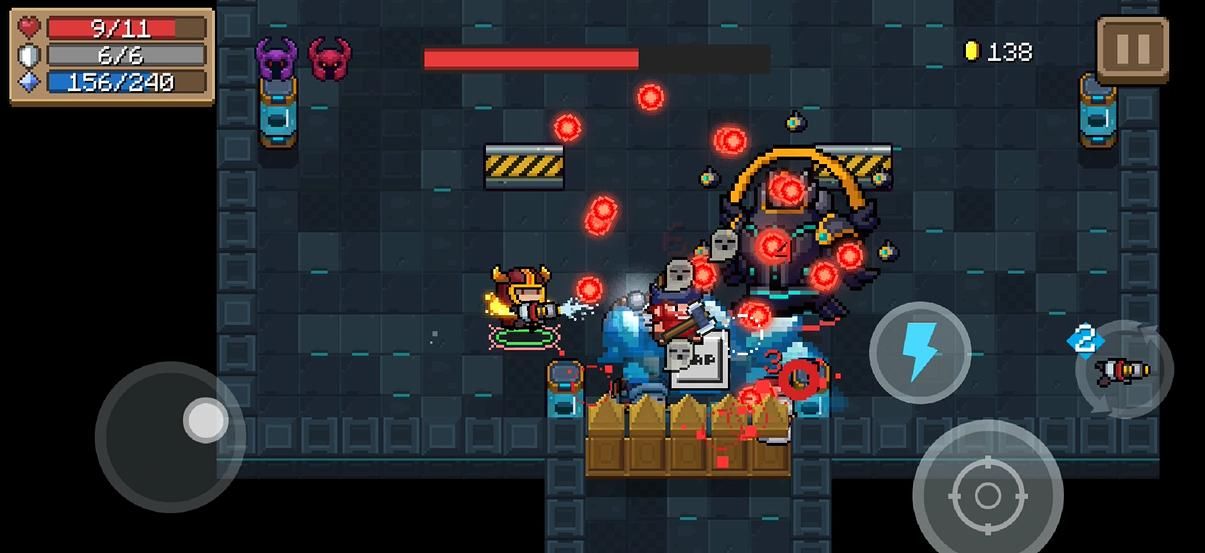Inspect the red horned demon buff icon
Image resolution: width=1205 pixels, height=553 pixels.
329,59
